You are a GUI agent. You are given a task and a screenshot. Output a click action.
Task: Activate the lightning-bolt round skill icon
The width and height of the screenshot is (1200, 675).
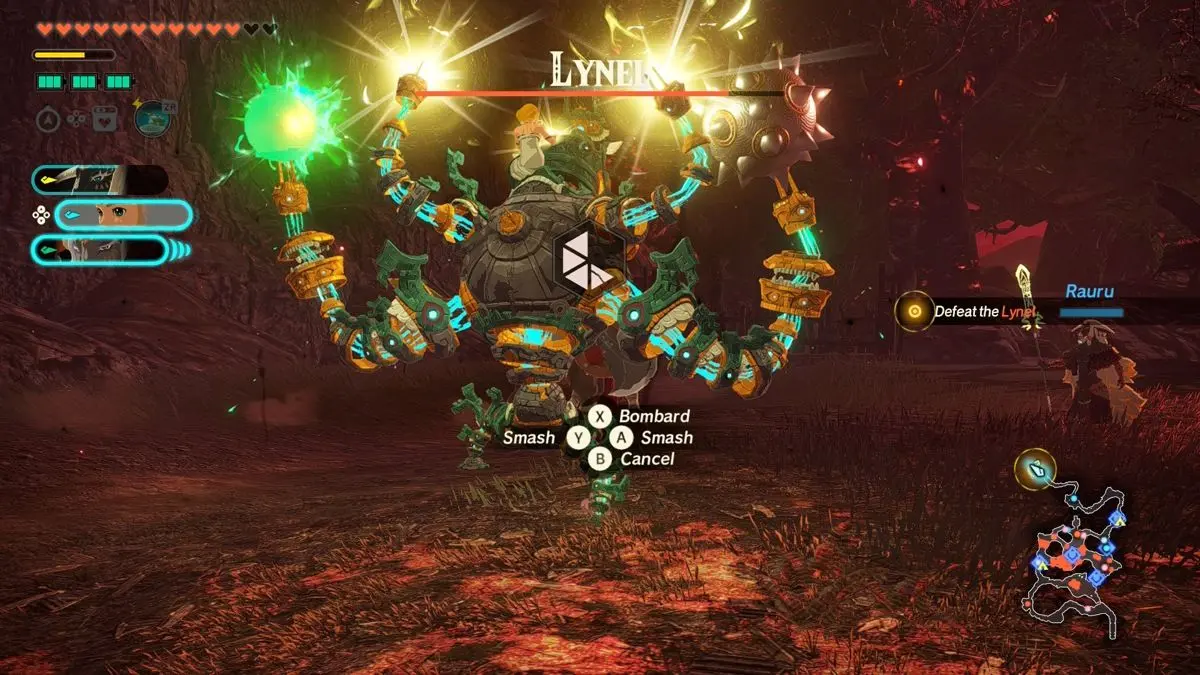[x=154, y=118]
